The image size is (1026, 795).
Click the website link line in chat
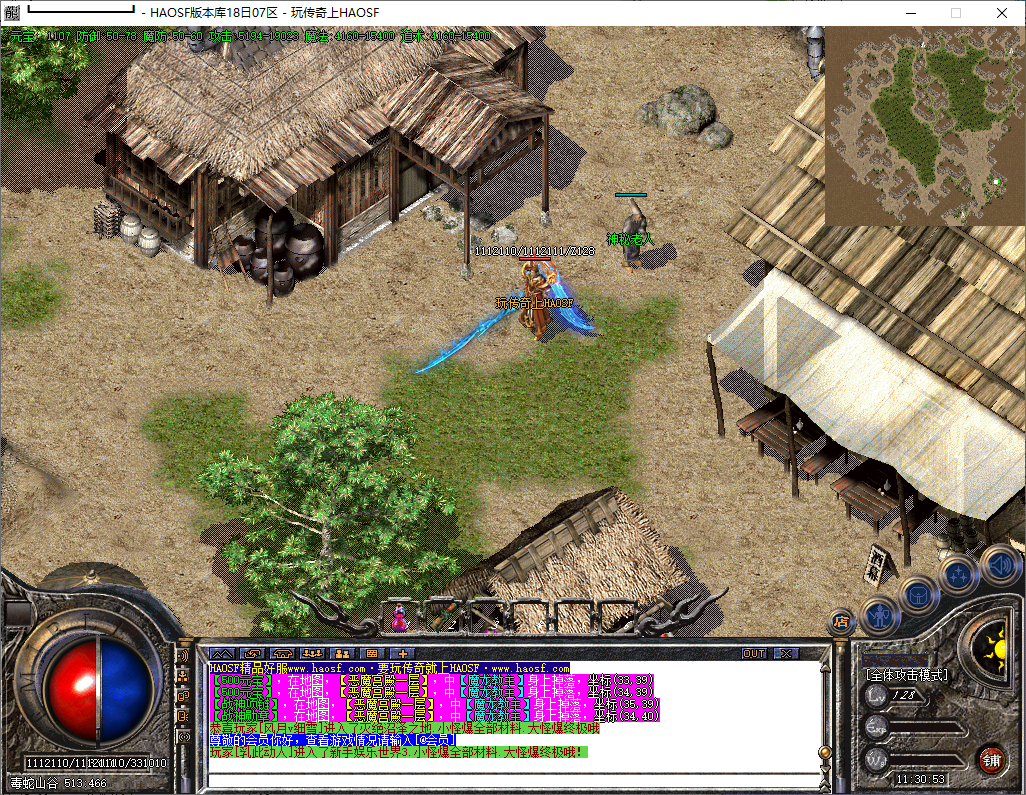[389, 668]
